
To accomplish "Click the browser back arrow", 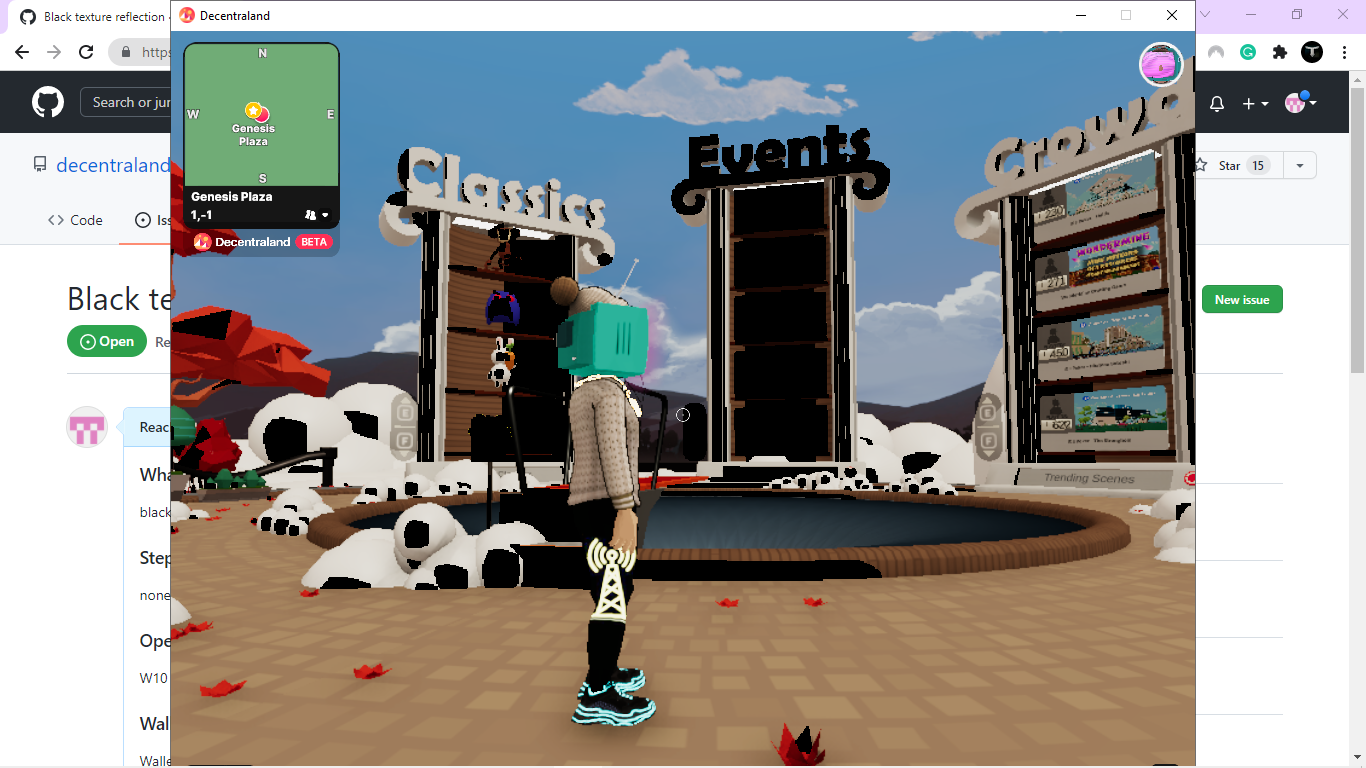I will [22, 52].
